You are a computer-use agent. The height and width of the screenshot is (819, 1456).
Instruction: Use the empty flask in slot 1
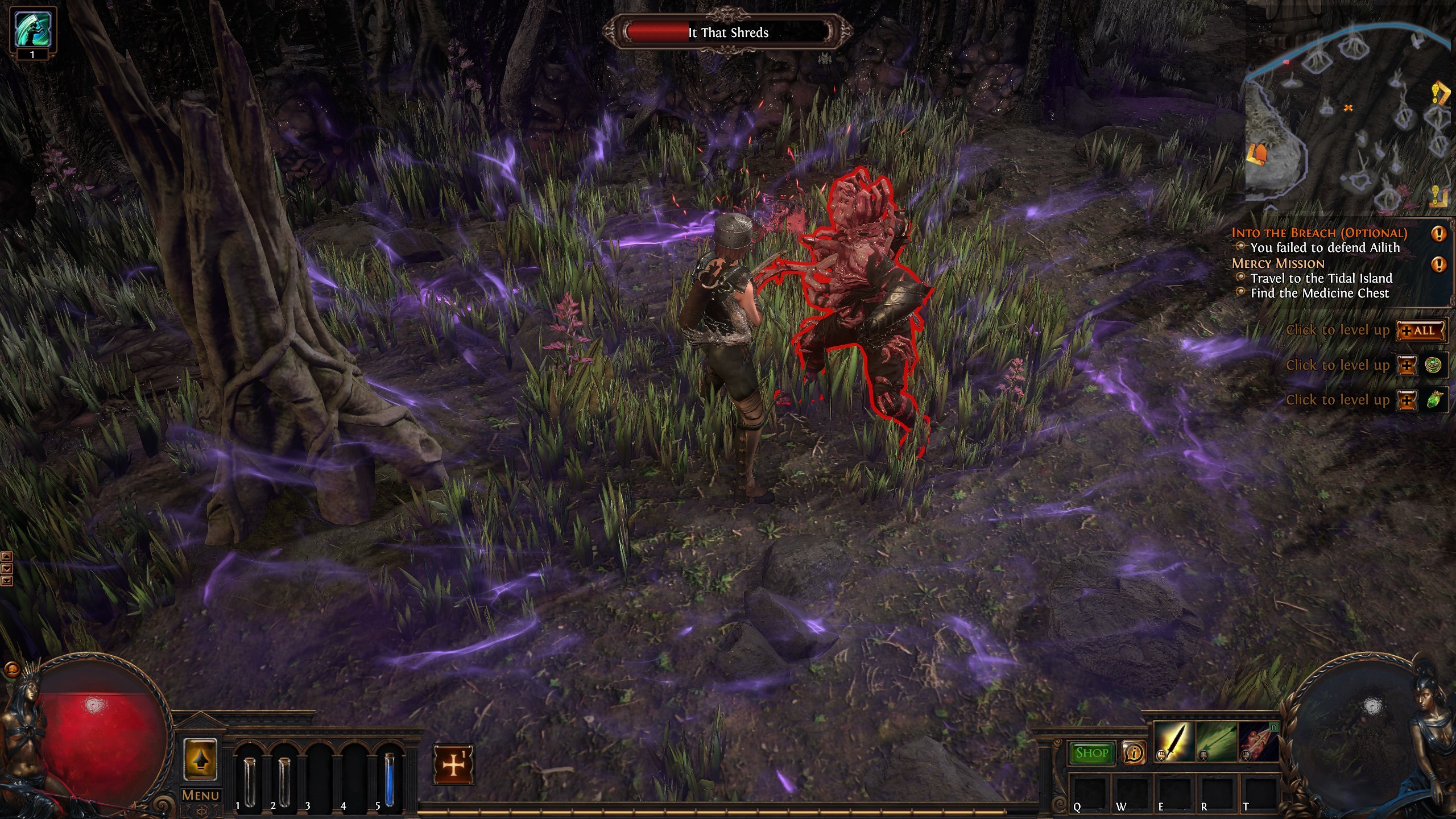point(250,779)
